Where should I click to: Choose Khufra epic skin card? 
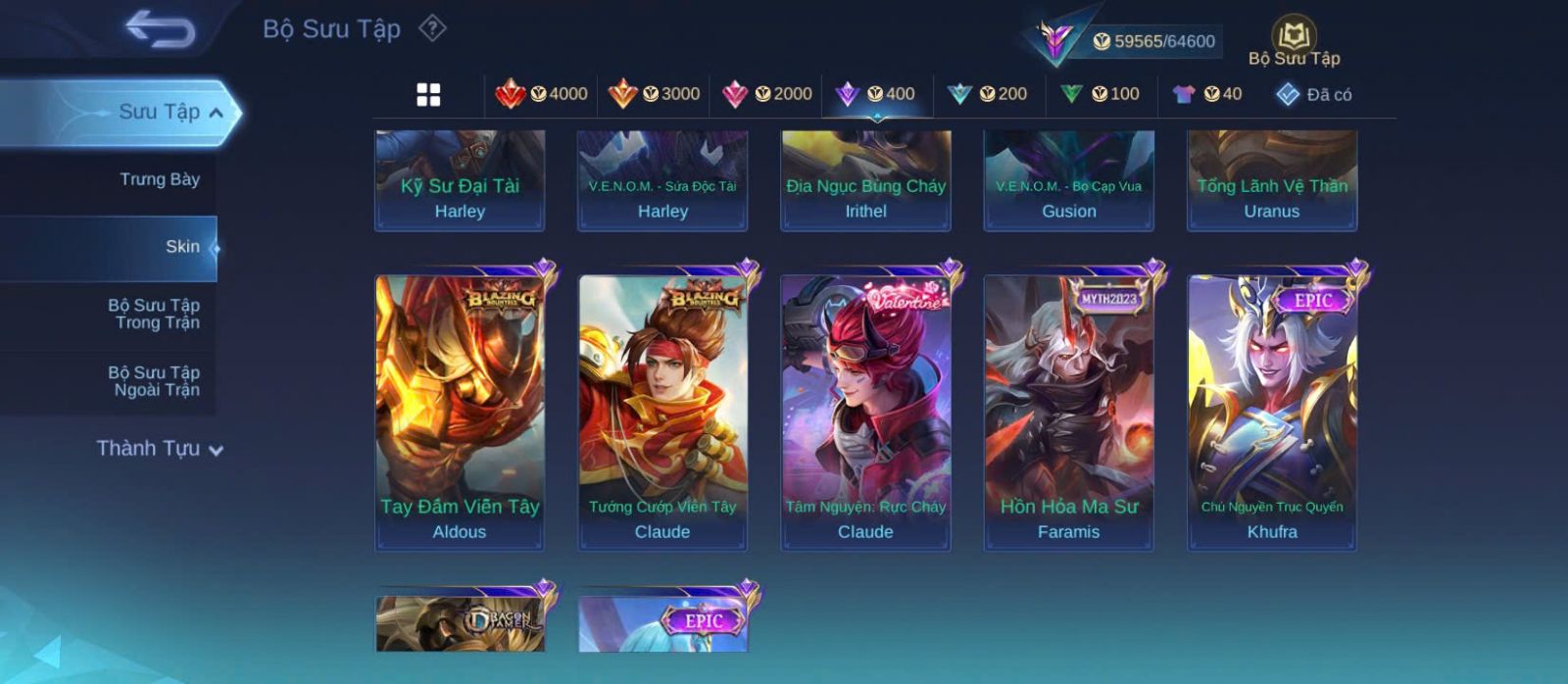(1272, 412)
